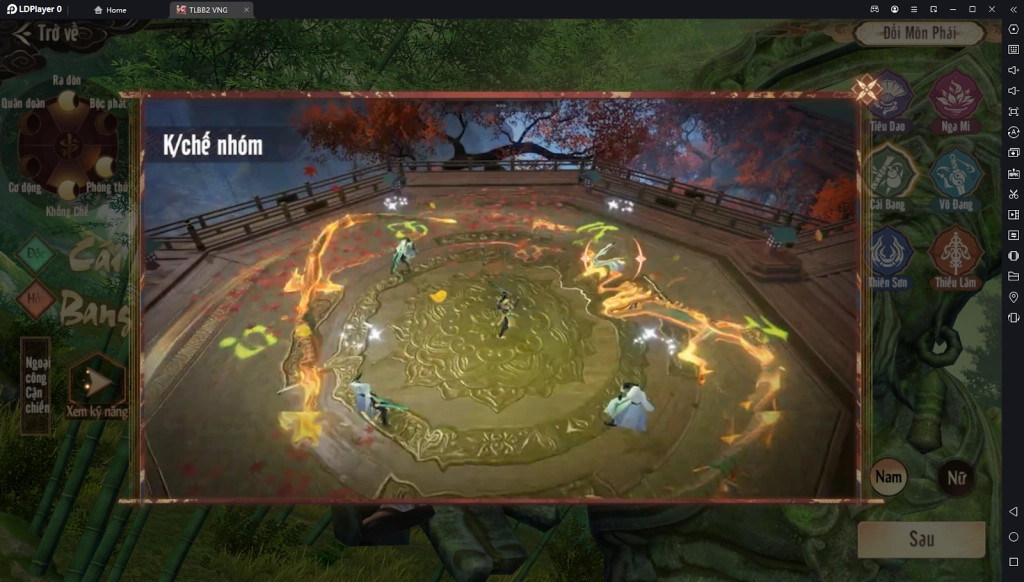The height and width of the screenshot is (582, 1024).
Task: Select the Tiêu Dao faction emblem
Action: pyautogui.click(x=889, y=98)
